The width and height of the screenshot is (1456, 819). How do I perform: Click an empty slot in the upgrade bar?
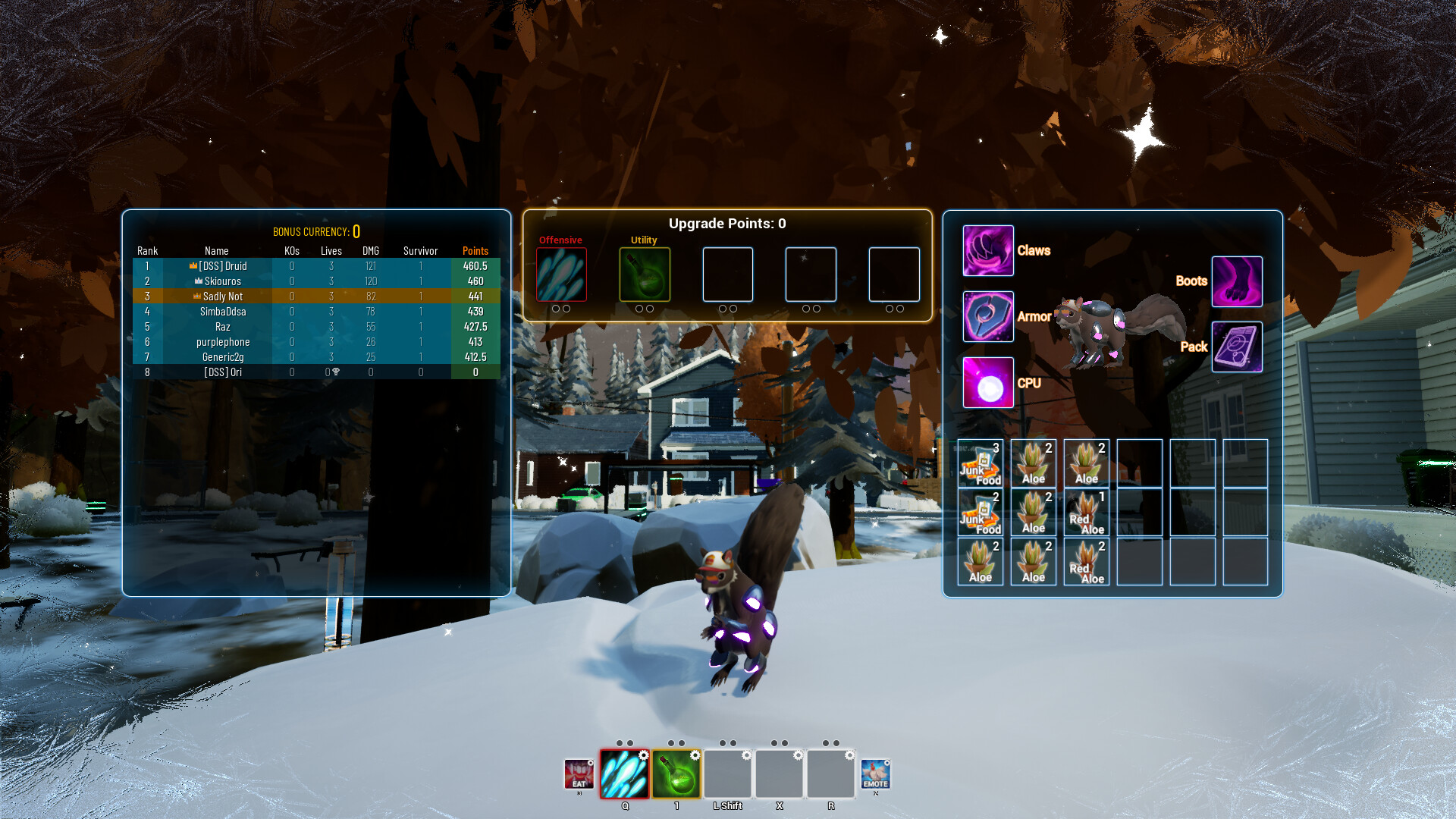pyautogui.click(x=728, y=275)
